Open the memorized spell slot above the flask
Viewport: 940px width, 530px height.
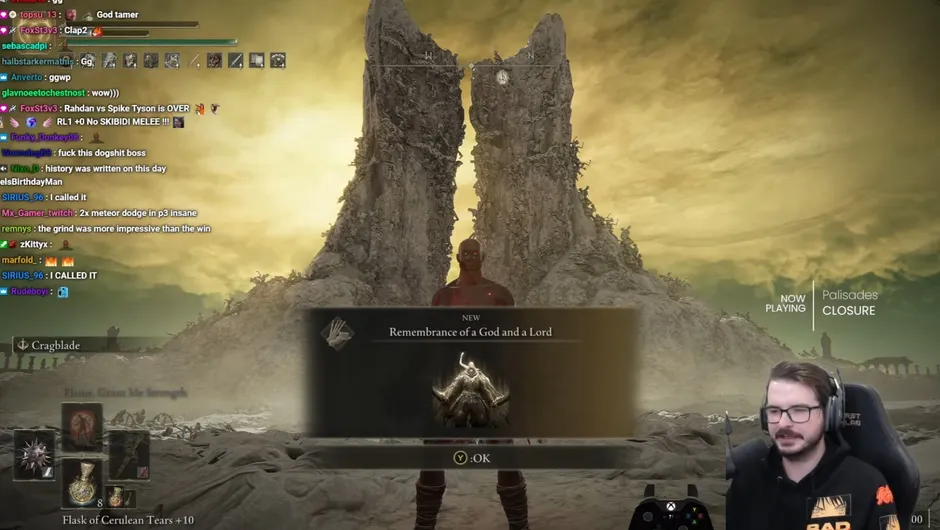(x=83, y=425)
